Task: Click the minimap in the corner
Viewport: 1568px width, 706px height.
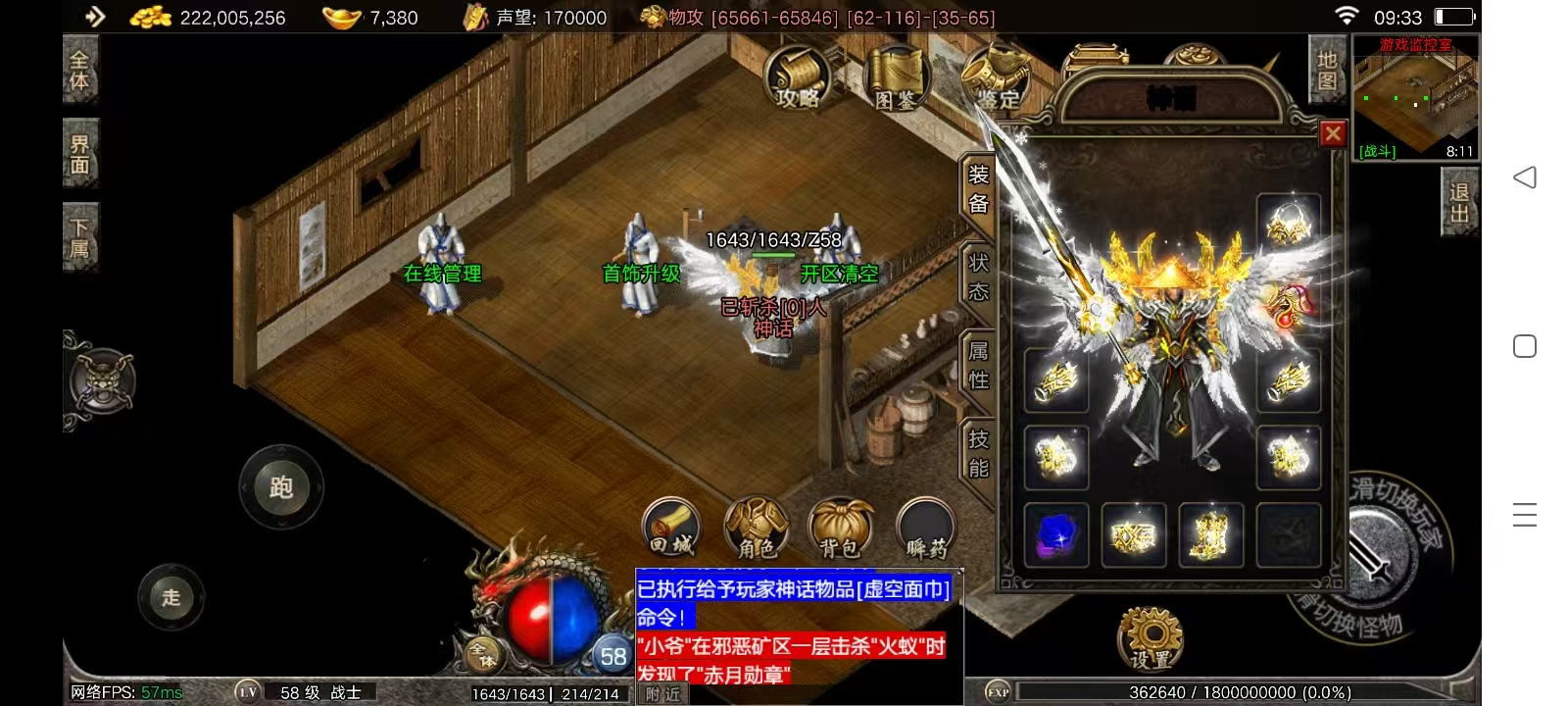Action: click(x=1415, y=96)
